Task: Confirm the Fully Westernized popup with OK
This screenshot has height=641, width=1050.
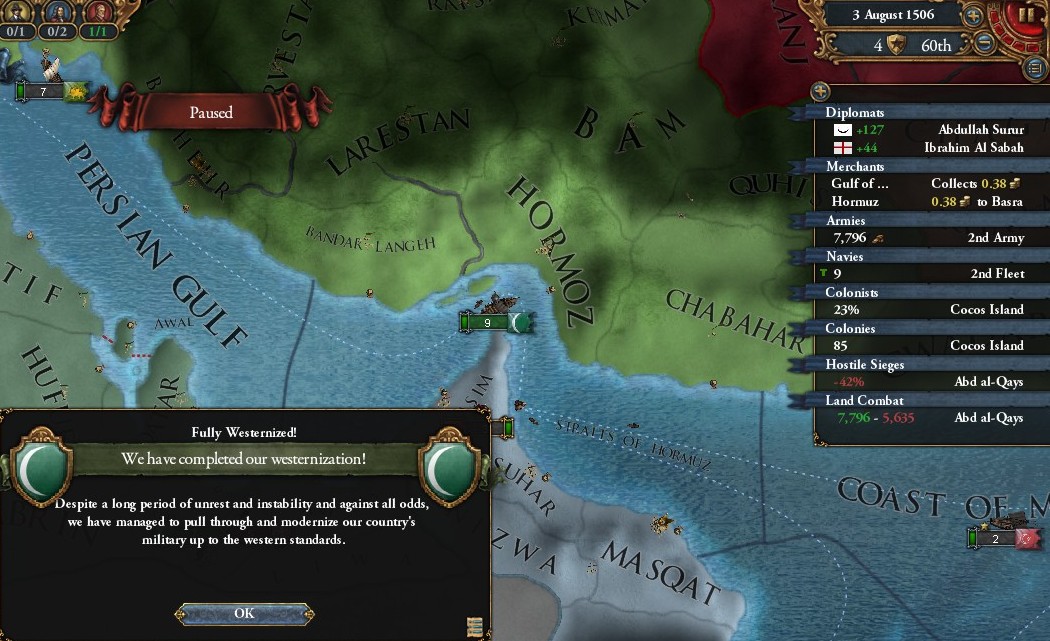Action: pos(244,613)
